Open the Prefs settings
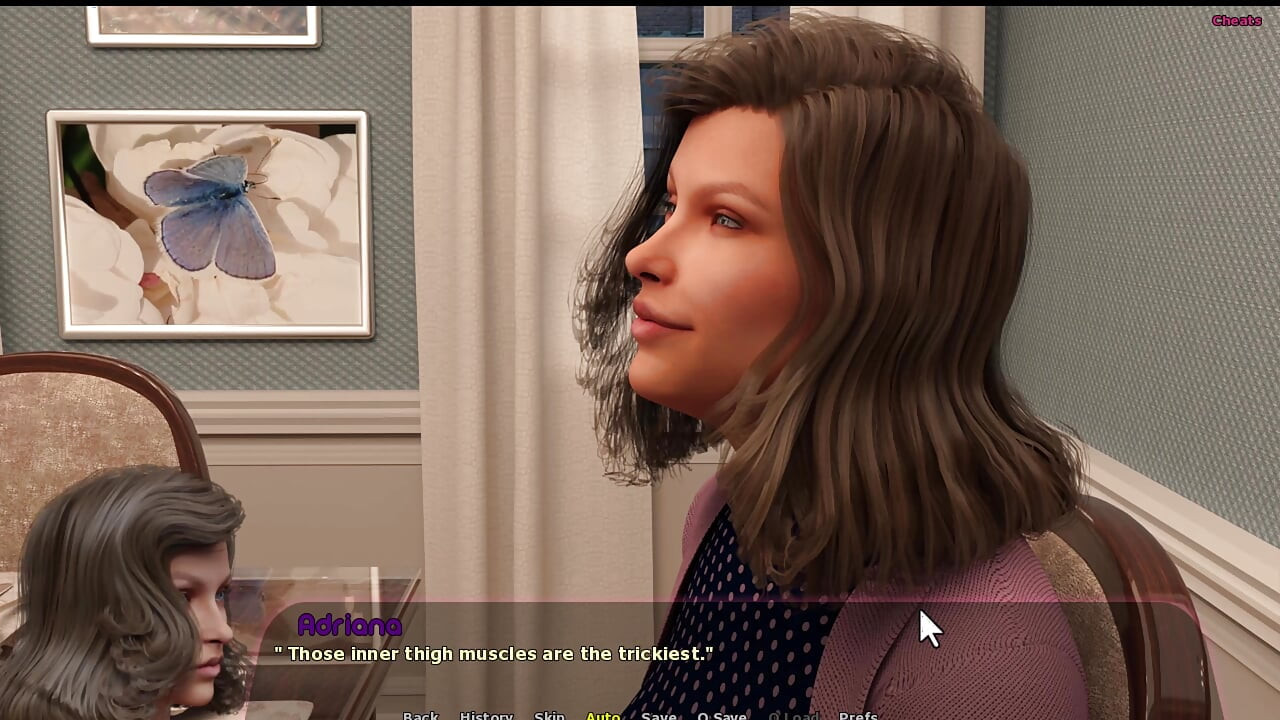Viewport: 1280px width, 720px height. pos(858,715)
